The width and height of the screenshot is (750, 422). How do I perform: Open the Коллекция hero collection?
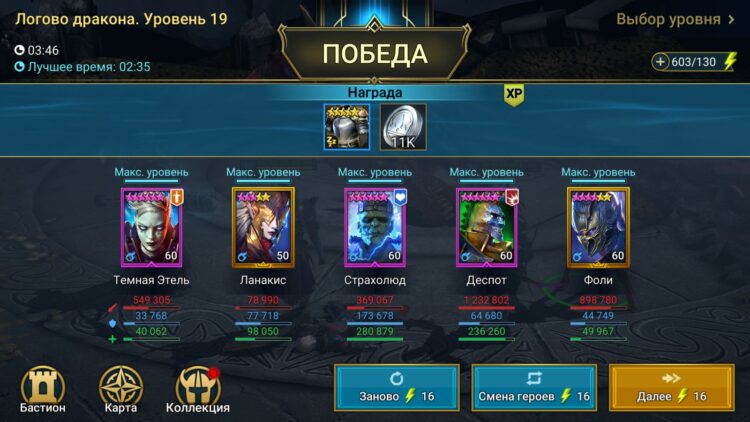pos(197,389)
